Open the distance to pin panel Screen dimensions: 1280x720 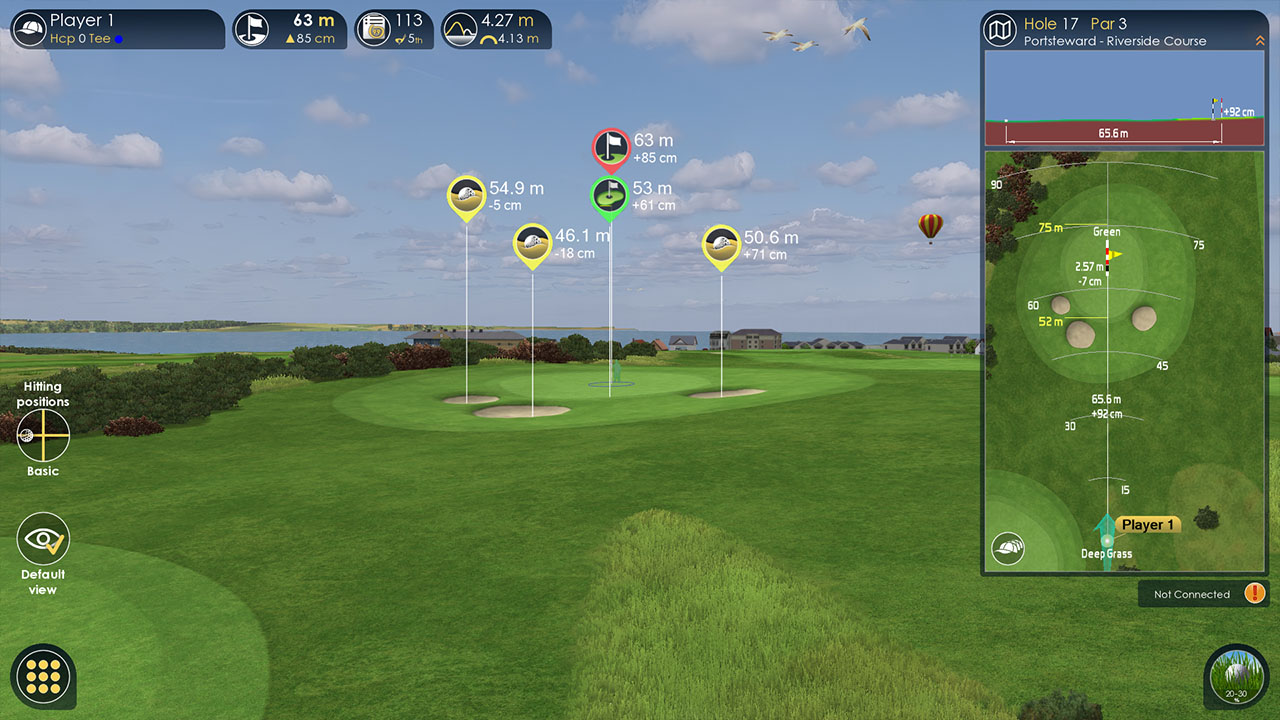(290, 29)
